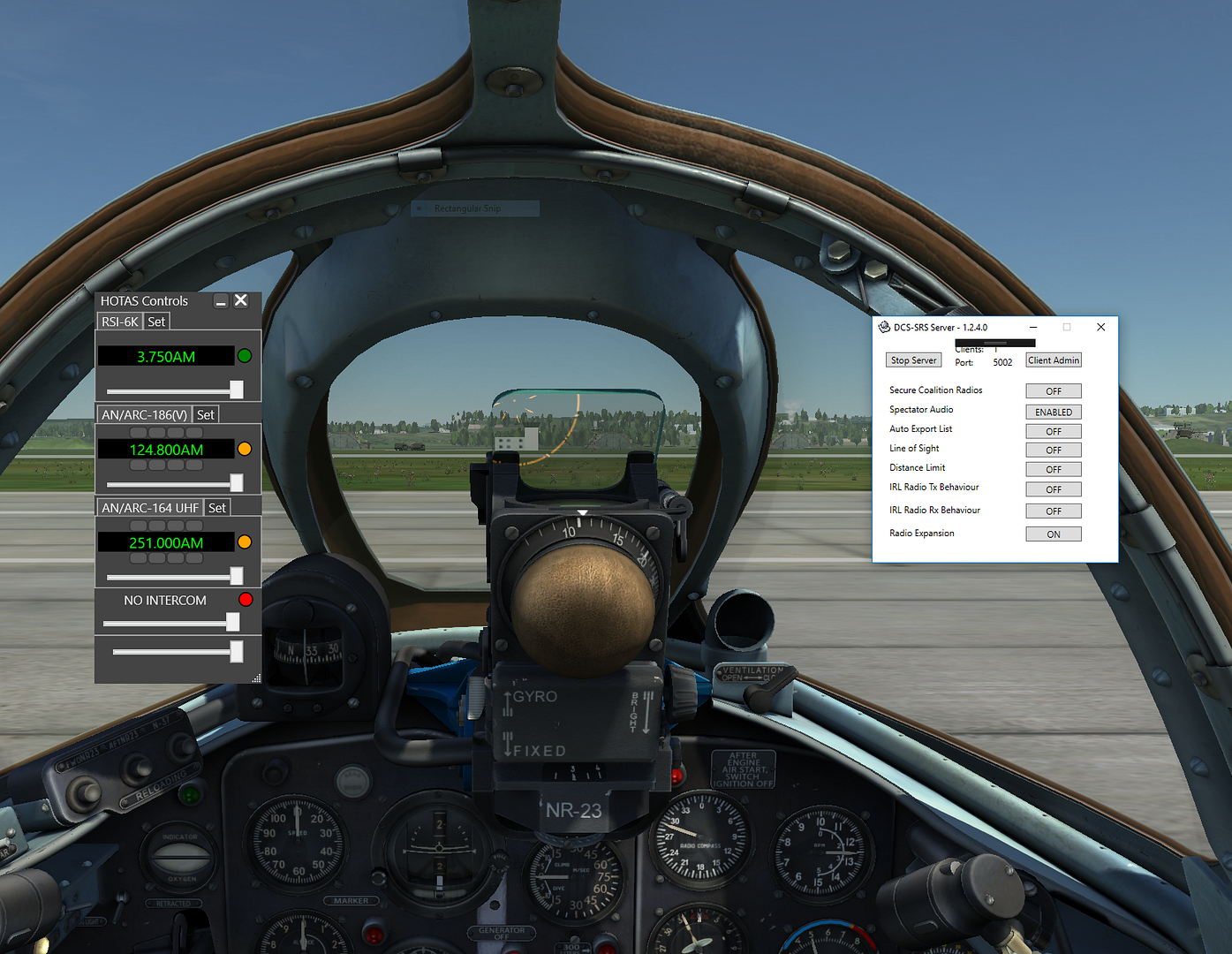Close the HOTAS Controls overlay
The width and height of the screenshot is (1232, 954).
(x=240, y=300)
